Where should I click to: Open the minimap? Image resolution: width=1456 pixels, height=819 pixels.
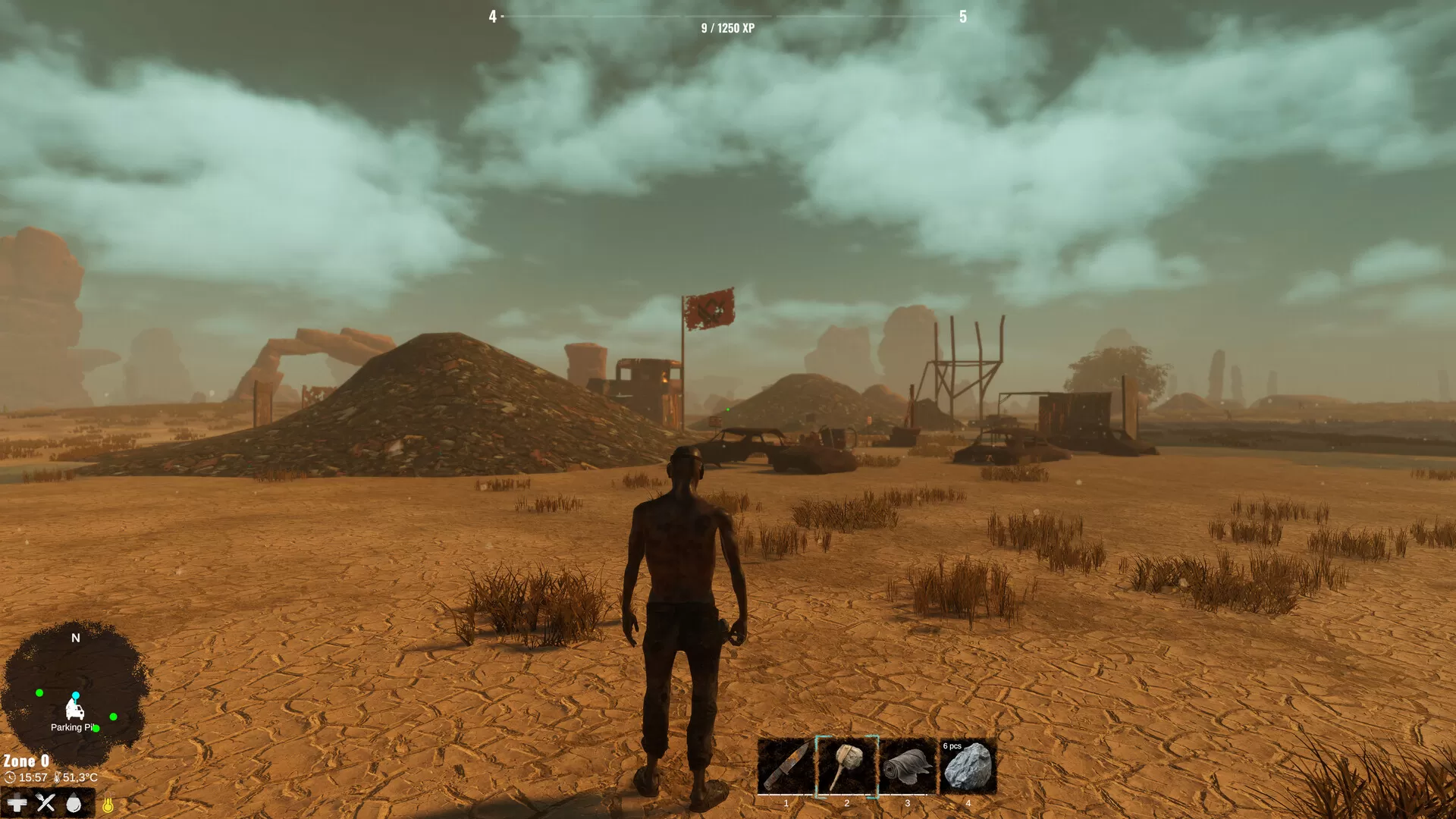tap(75, 692)
